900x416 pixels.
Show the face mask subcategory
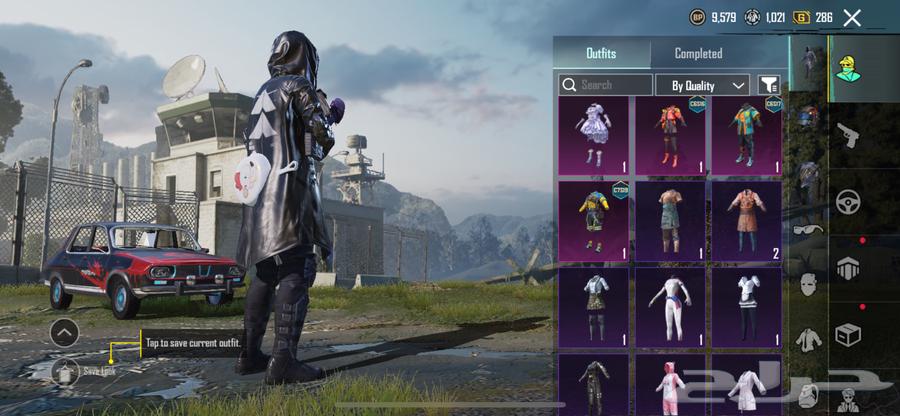[807, 285]
